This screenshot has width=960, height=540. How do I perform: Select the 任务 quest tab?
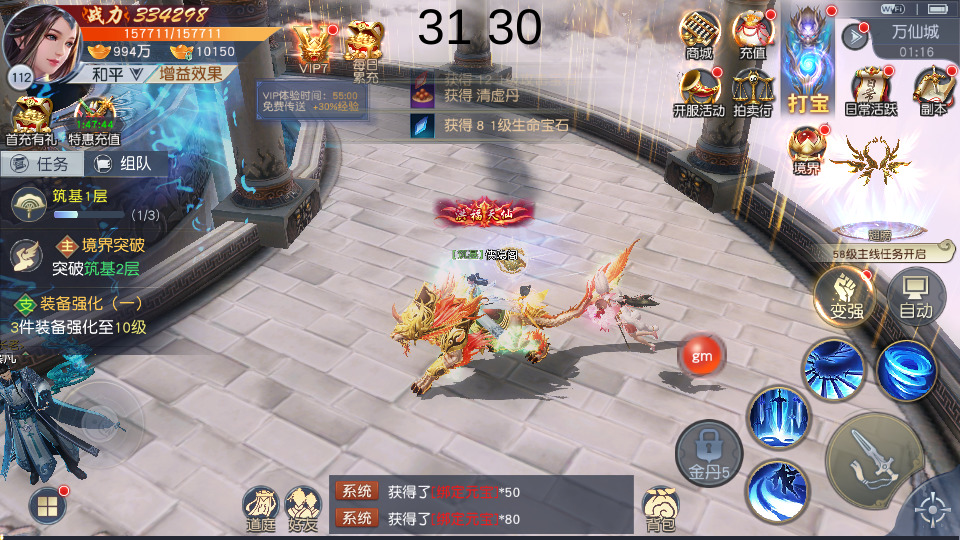click(40, 164)
